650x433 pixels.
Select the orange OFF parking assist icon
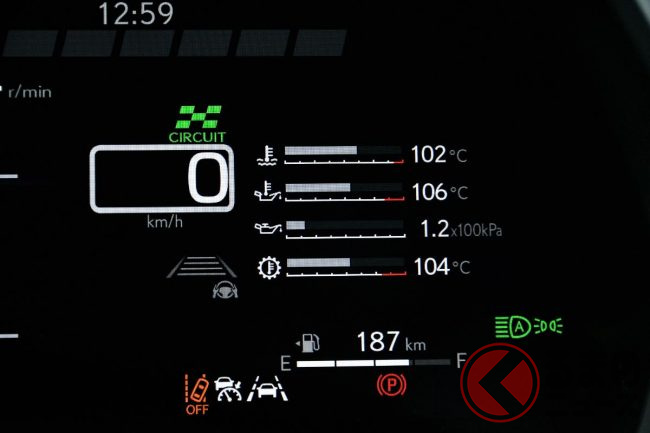(x=196, y=392)
